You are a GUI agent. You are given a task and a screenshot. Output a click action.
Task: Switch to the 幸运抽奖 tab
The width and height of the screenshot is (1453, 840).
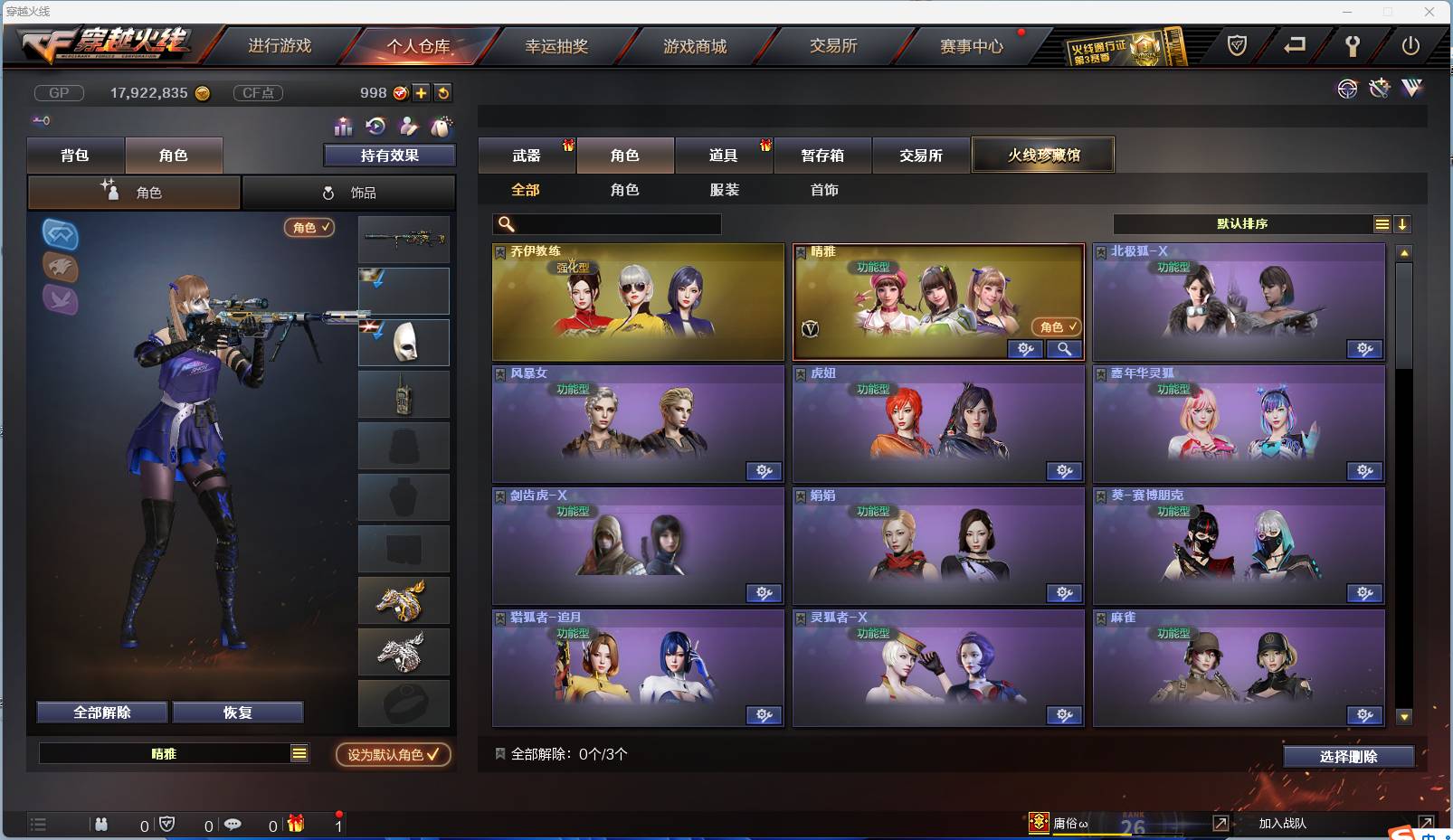557,45
